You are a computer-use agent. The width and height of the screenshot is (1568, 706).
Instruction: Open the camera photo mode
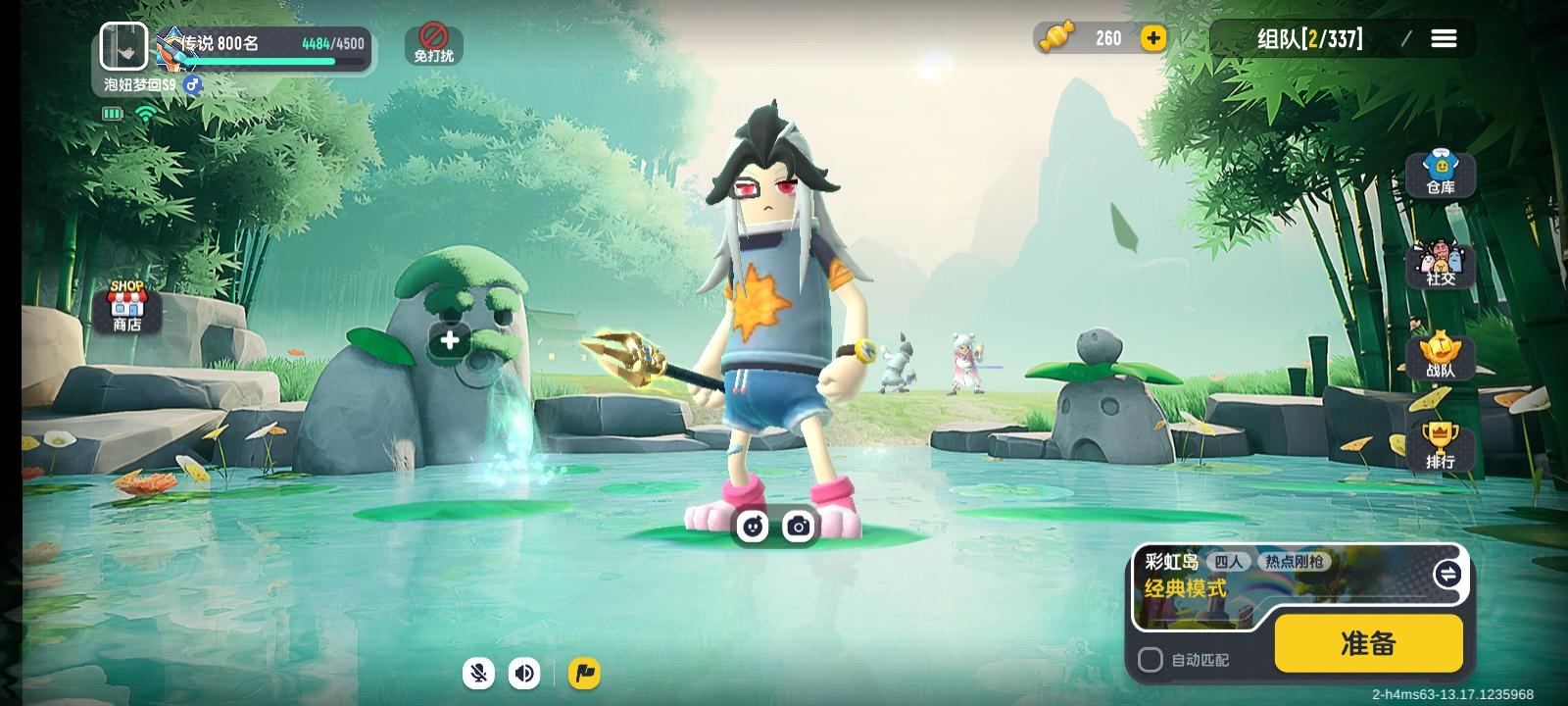pos(799,527)
